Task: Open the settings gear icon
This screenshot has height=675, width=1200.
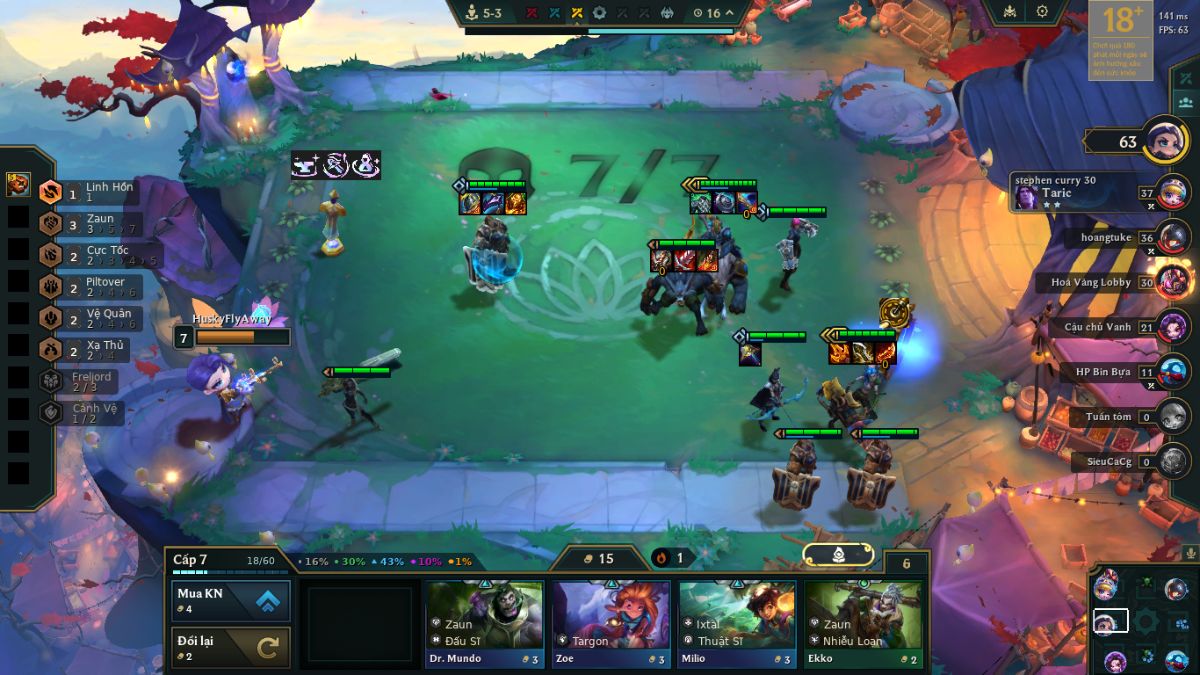Action: tap(1042, 12)
